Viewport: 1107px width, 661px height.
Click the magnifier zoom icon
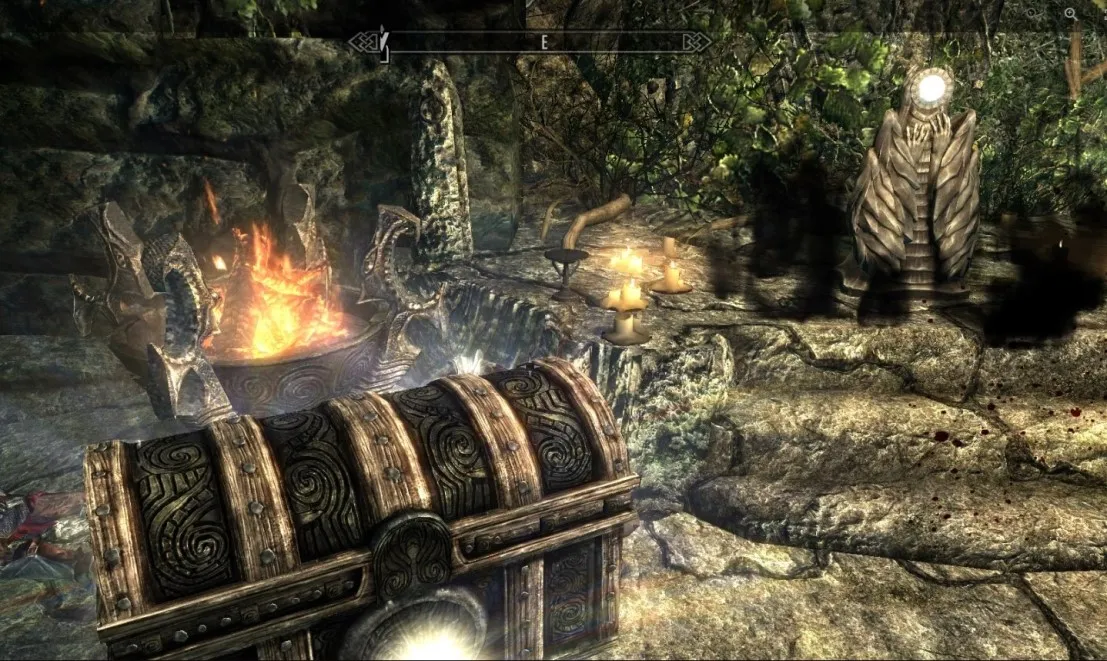[1072, 14]
